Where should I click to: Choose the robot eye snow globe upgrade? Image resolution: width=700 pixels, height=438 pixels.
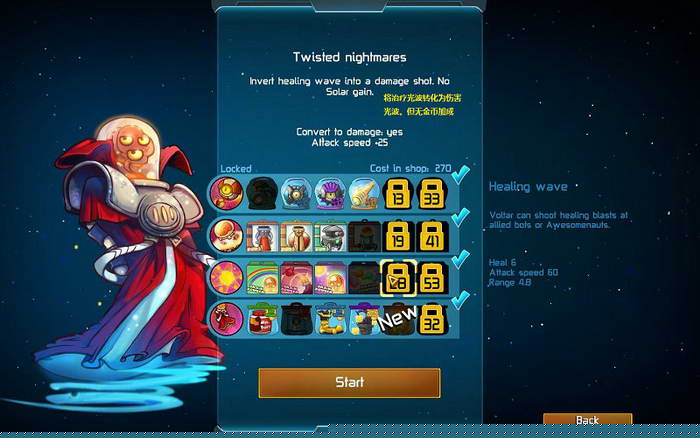point(297,192)
